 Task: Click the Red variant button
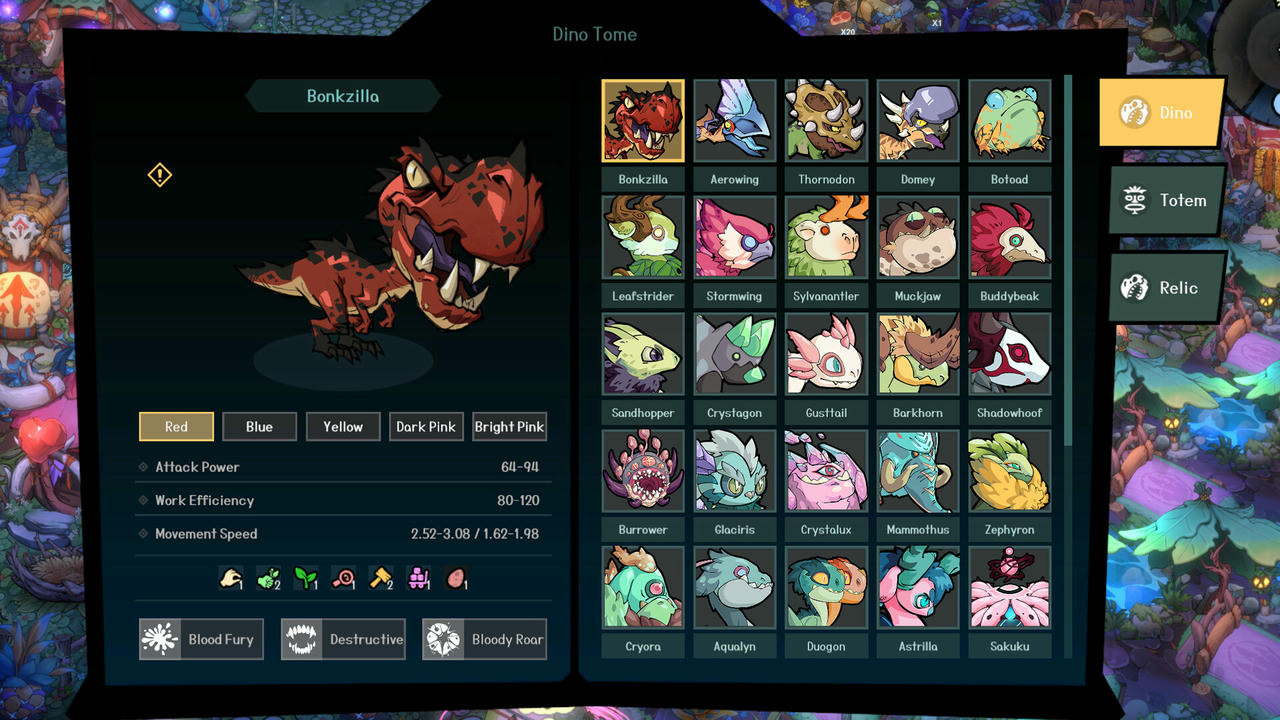coord(176,426)
